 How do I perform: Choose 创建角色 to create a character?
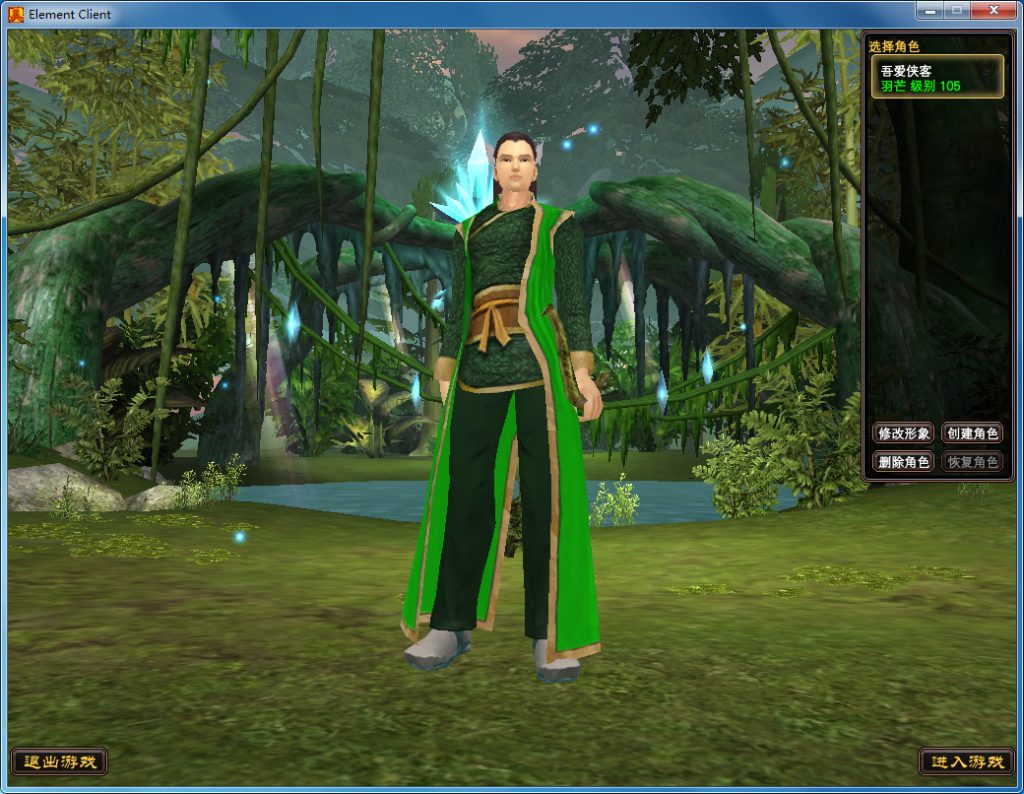click(972, 433)
